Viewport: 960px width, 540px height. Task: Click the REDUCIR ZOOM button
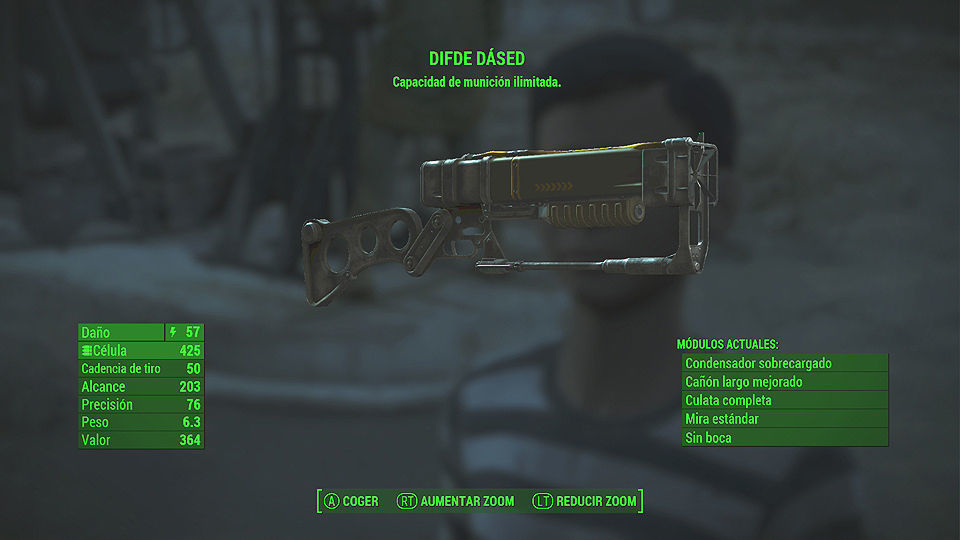coord(585,501)
